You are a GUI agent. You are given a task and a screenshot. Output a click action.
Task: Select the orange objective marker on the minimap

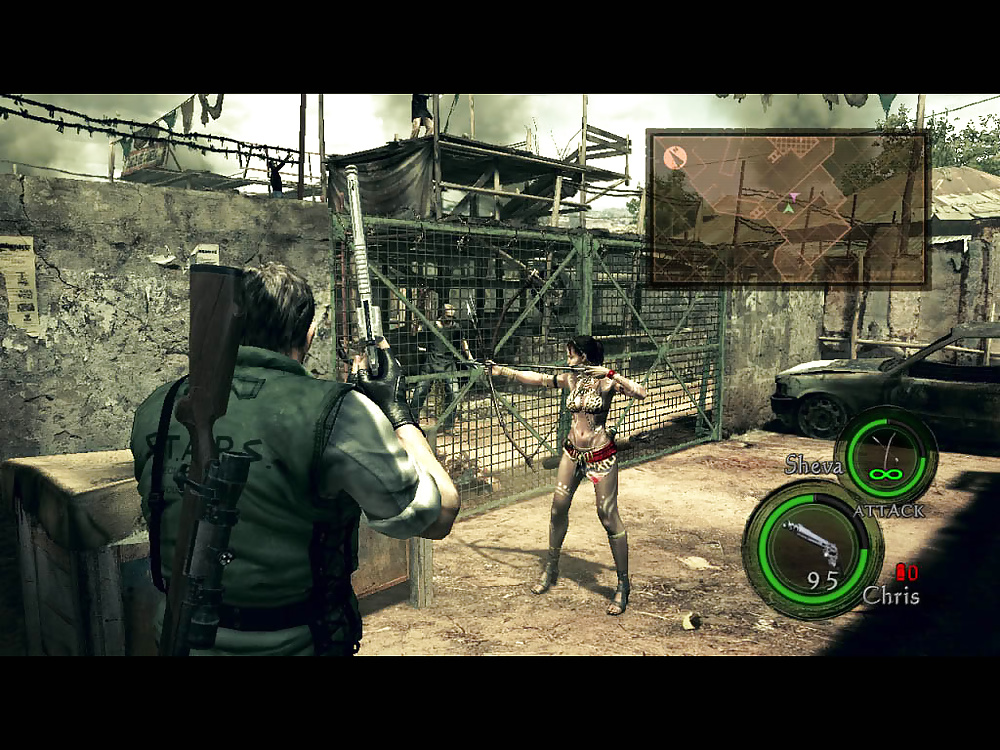pyautogui.click(x=675, y=156)
